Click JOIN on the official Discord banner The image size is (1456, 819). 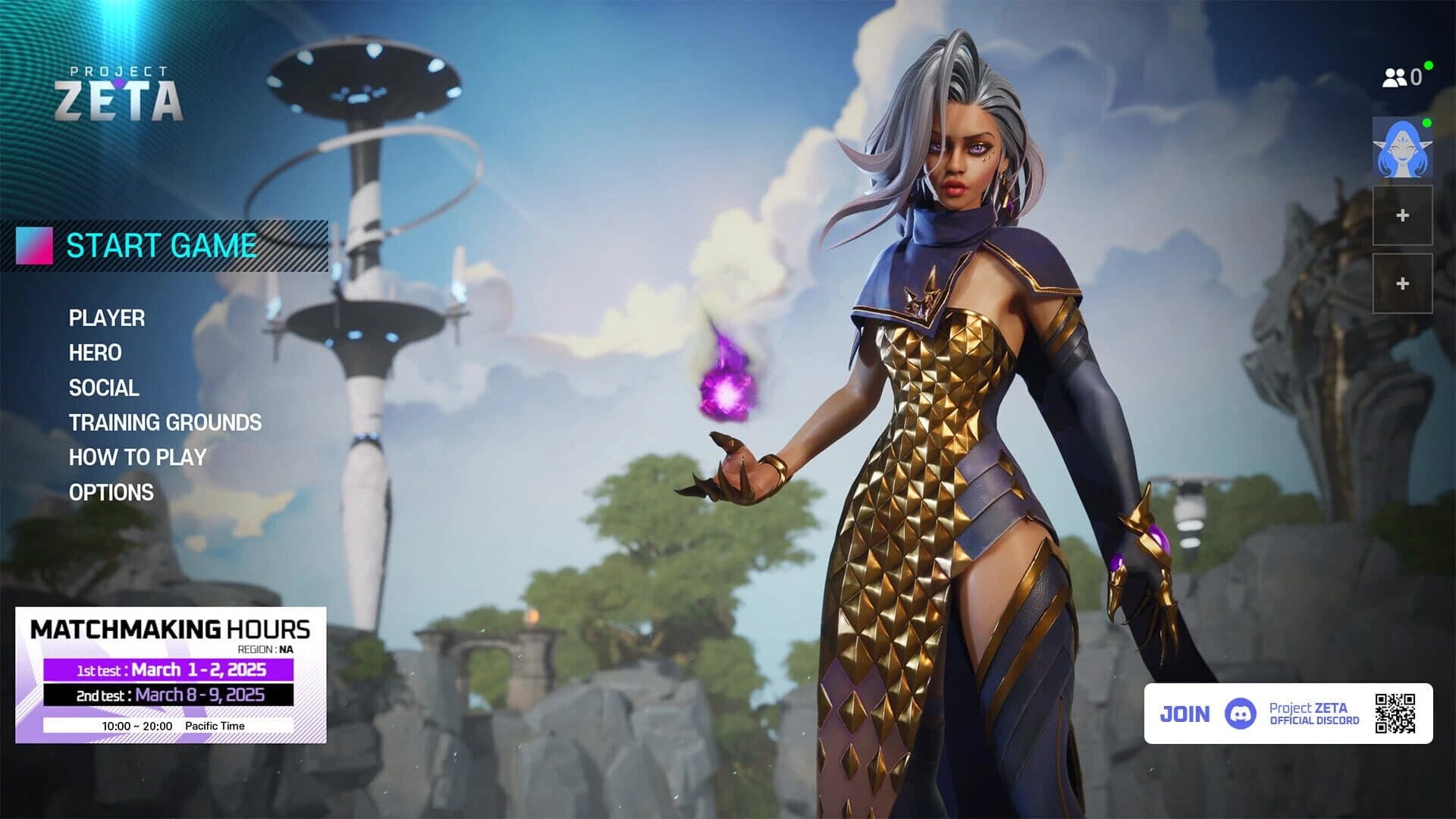coord(1186,714)
